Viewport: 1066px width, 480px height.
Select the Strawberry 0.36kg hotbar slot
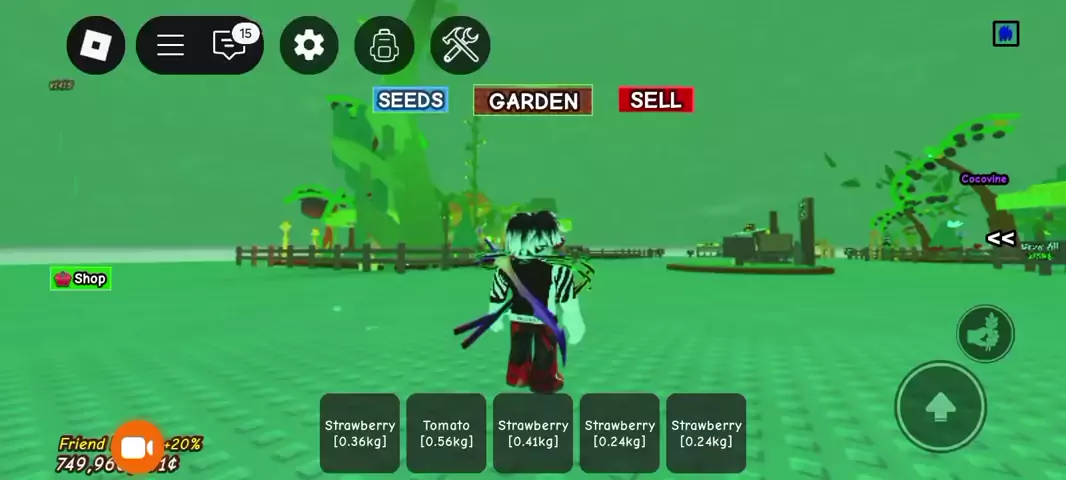click(x=360, y=433)
